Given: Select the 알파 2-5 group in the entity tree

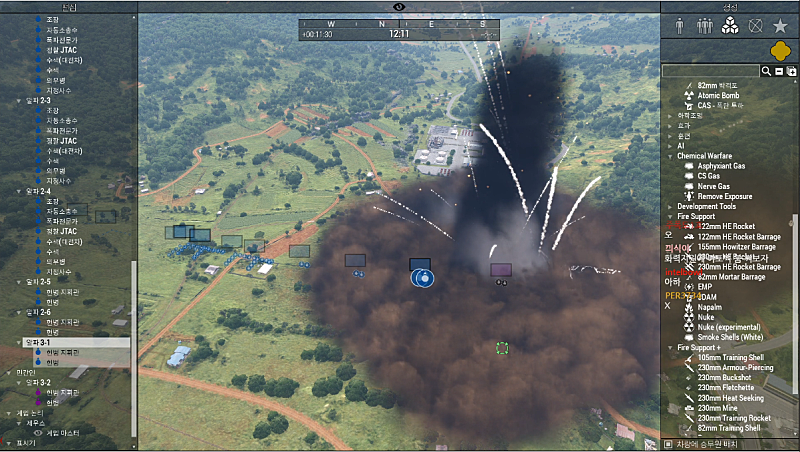Looking at the screenshot, I should coord(37,282).
